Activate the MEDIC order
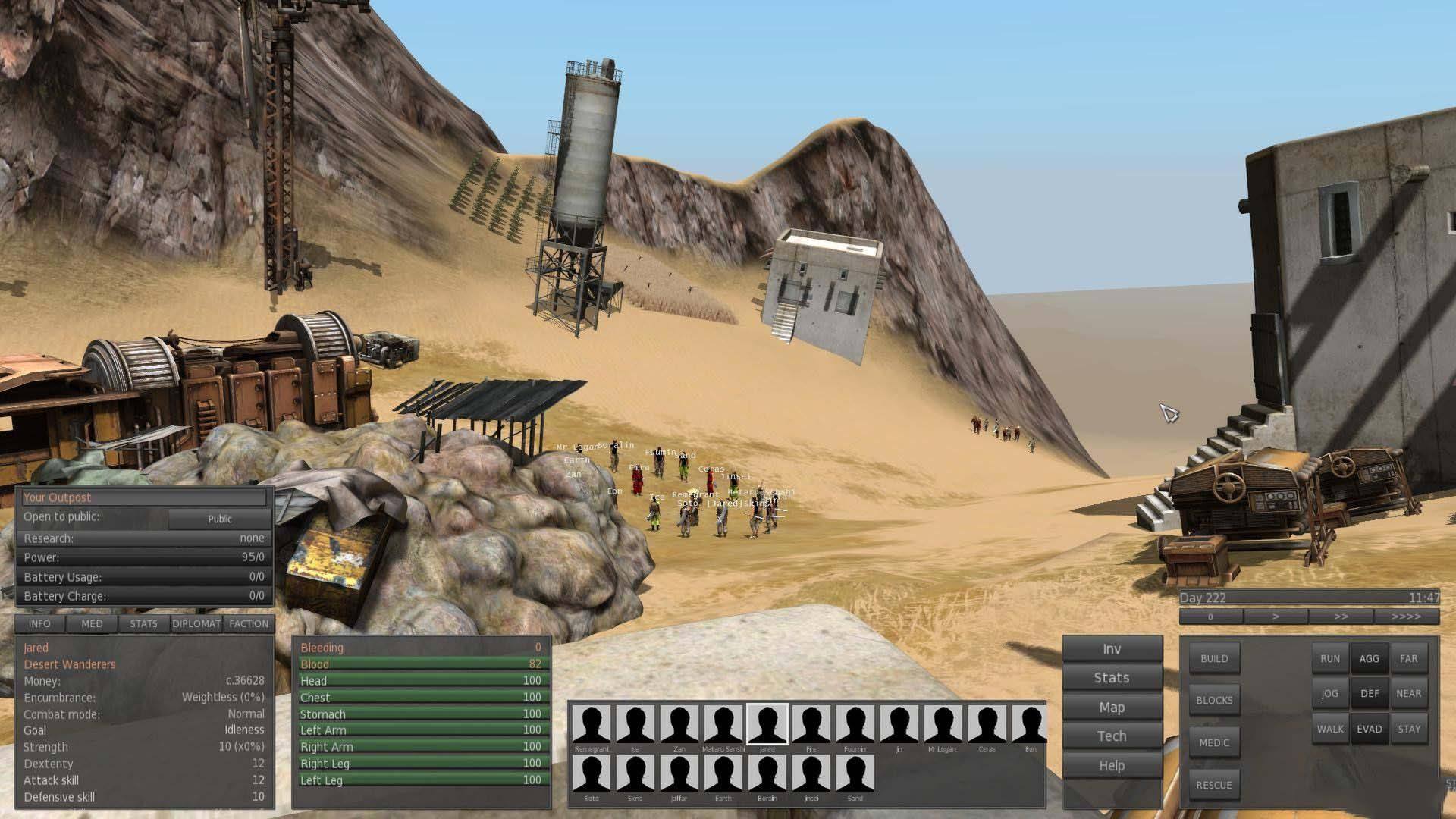The width and height of the screenshot is (1456, 819). click(x=1213, y=742)
